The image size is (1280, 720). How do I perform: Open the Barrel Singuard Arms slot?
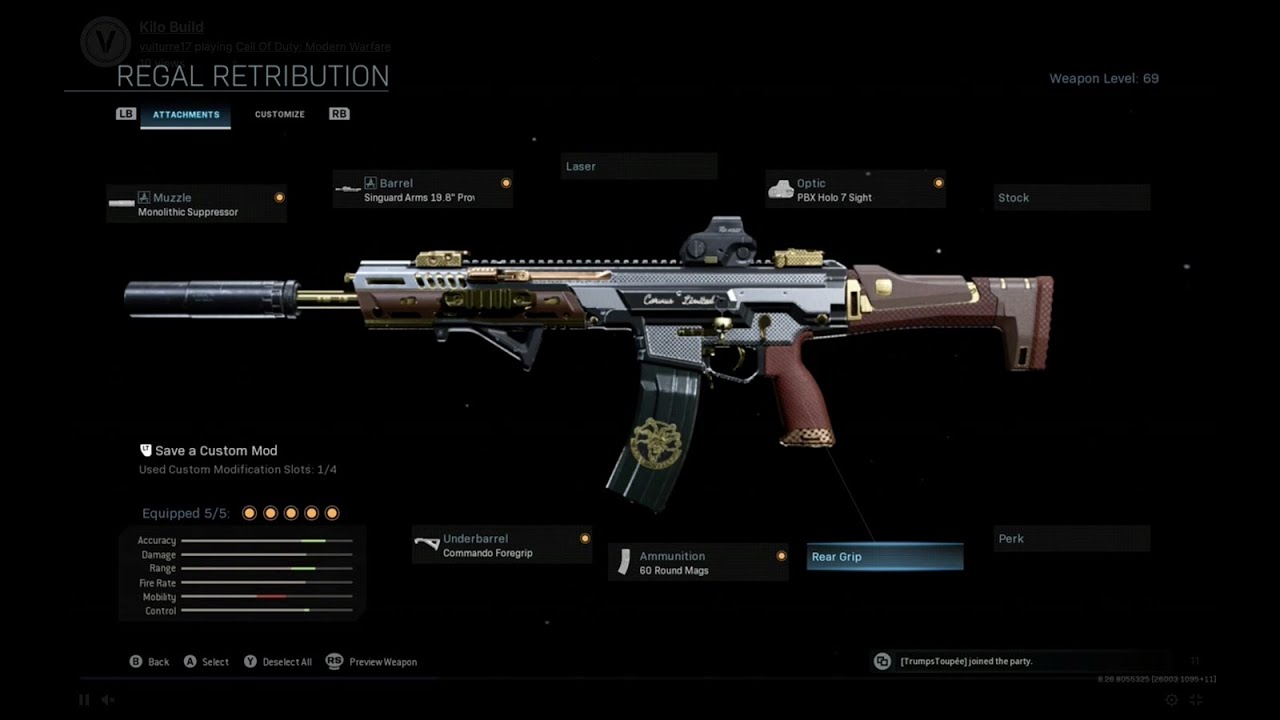422,190
